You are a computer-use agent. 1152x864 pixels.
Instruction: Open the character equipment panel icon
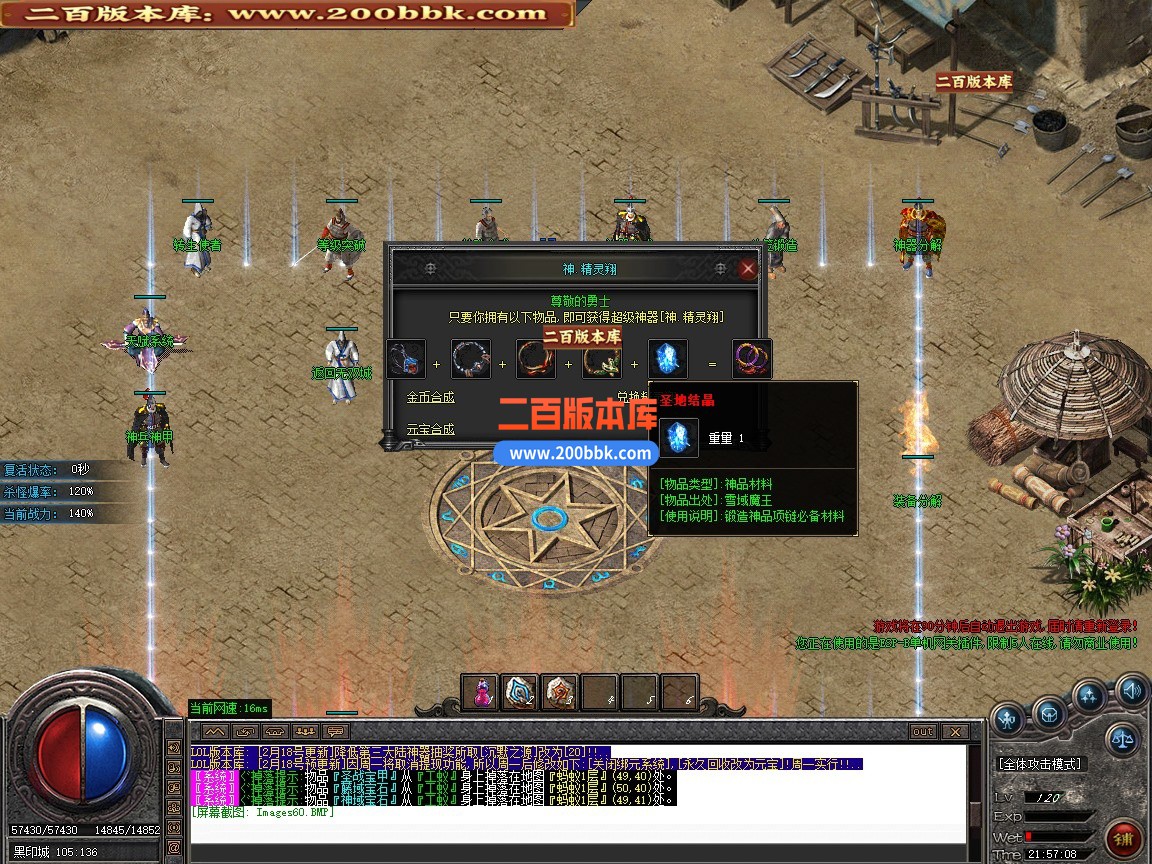click(x=1008, y=717)
